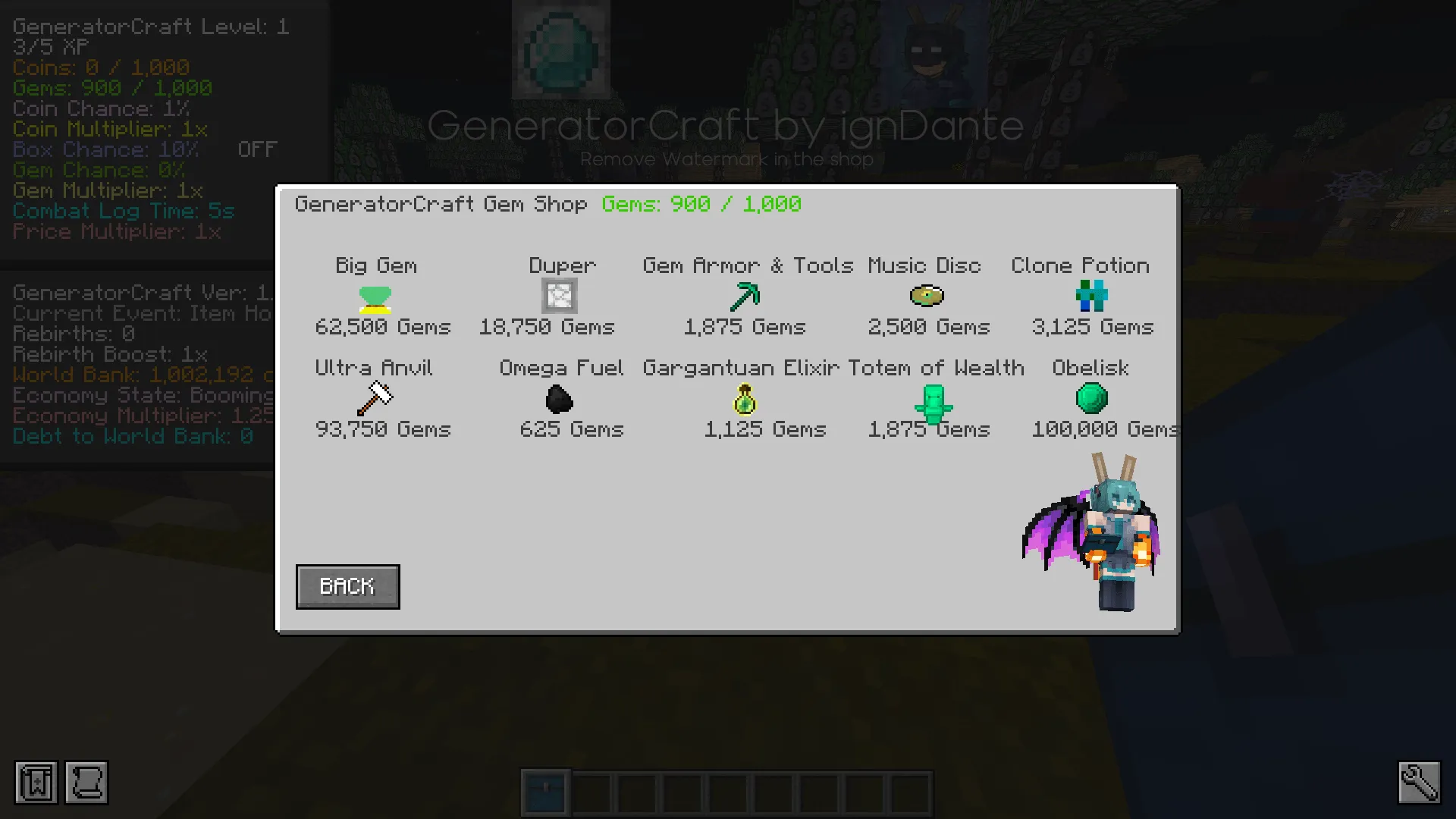Click the Gems 900 / 1,000 counter

point(701,204)
